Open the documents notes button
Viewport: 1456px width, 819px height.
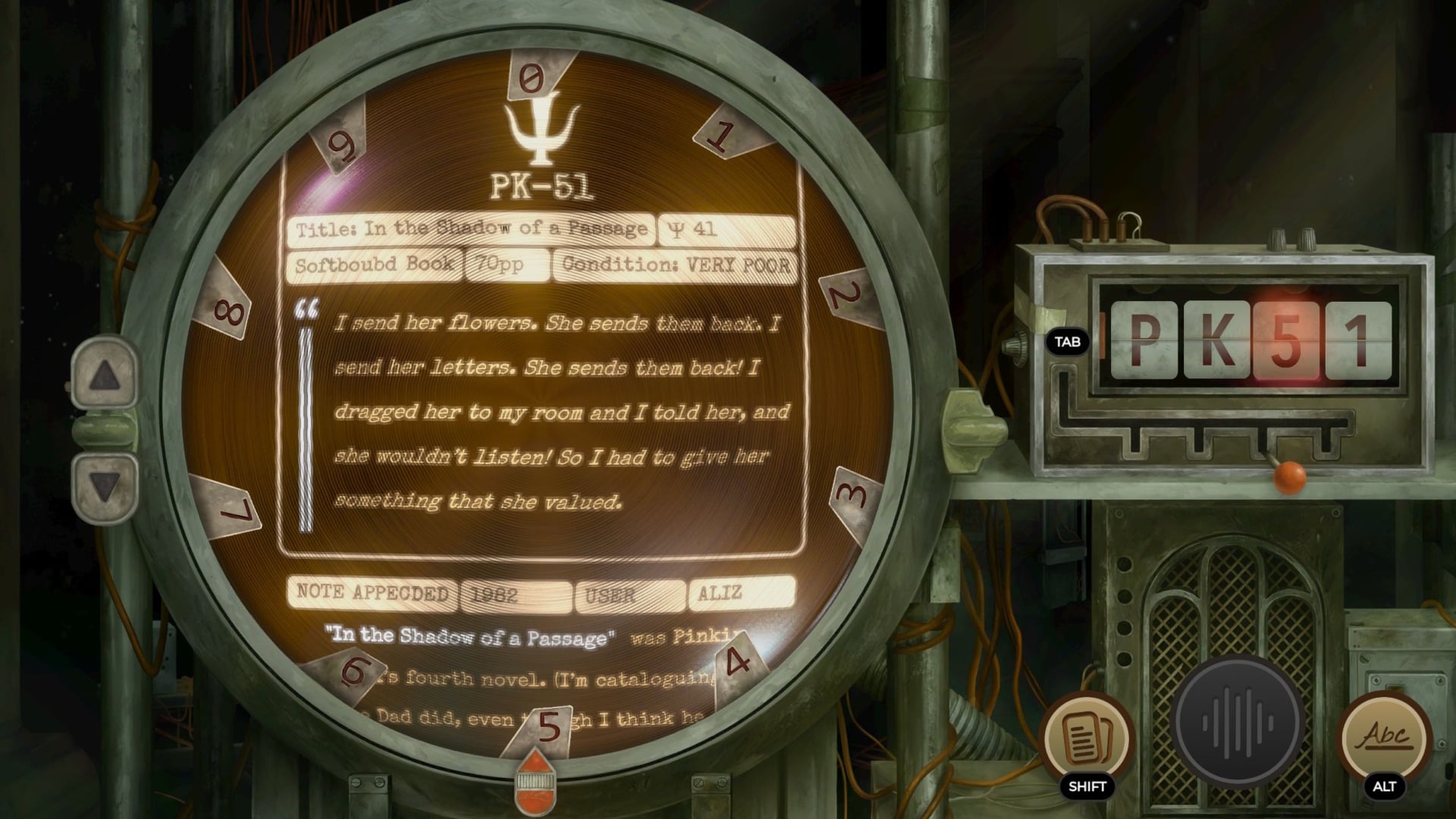tap(1087, 737)
